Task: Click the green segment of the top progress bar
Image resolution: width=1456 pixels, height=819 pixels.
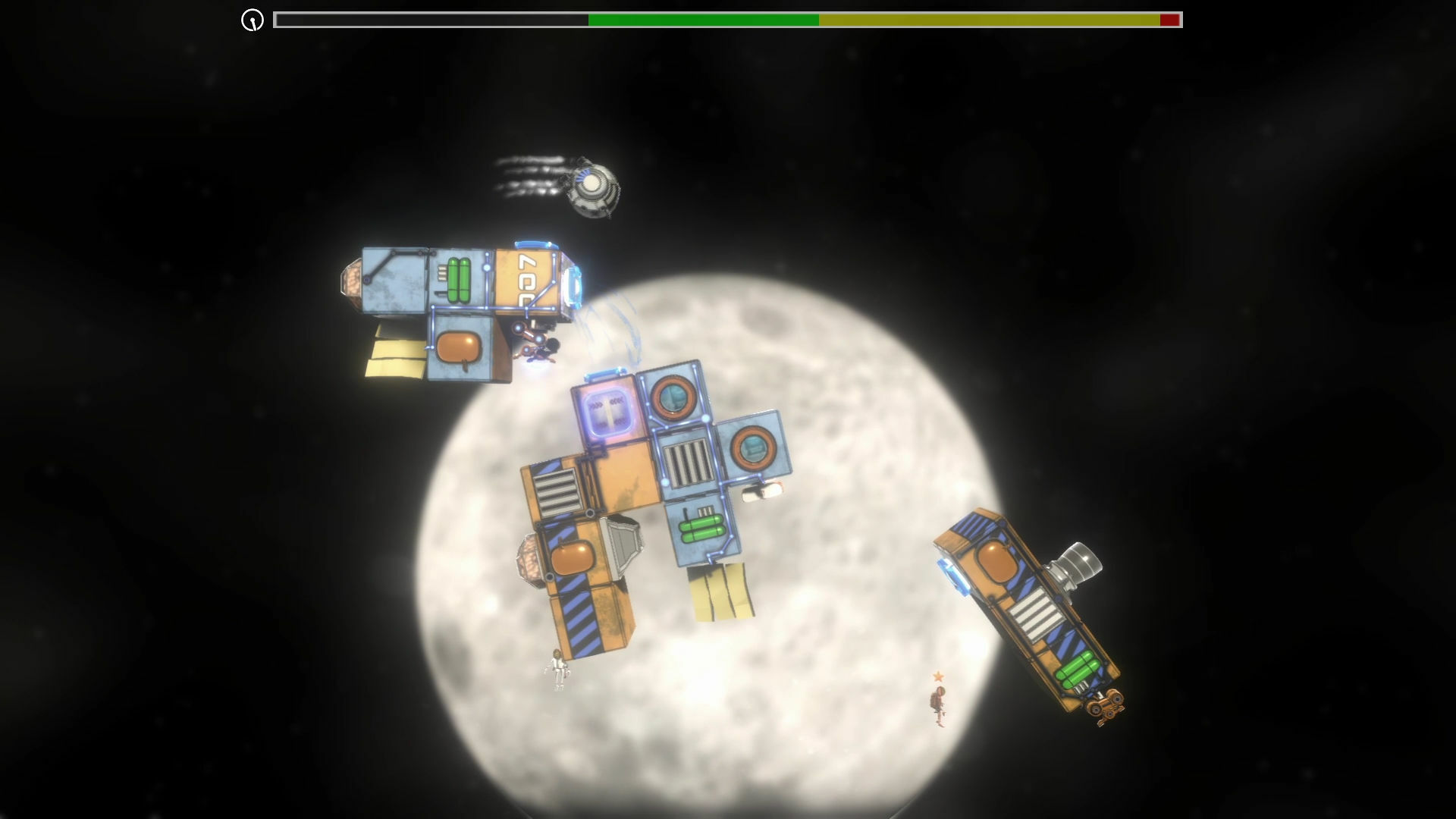Action: pos(705,20)
